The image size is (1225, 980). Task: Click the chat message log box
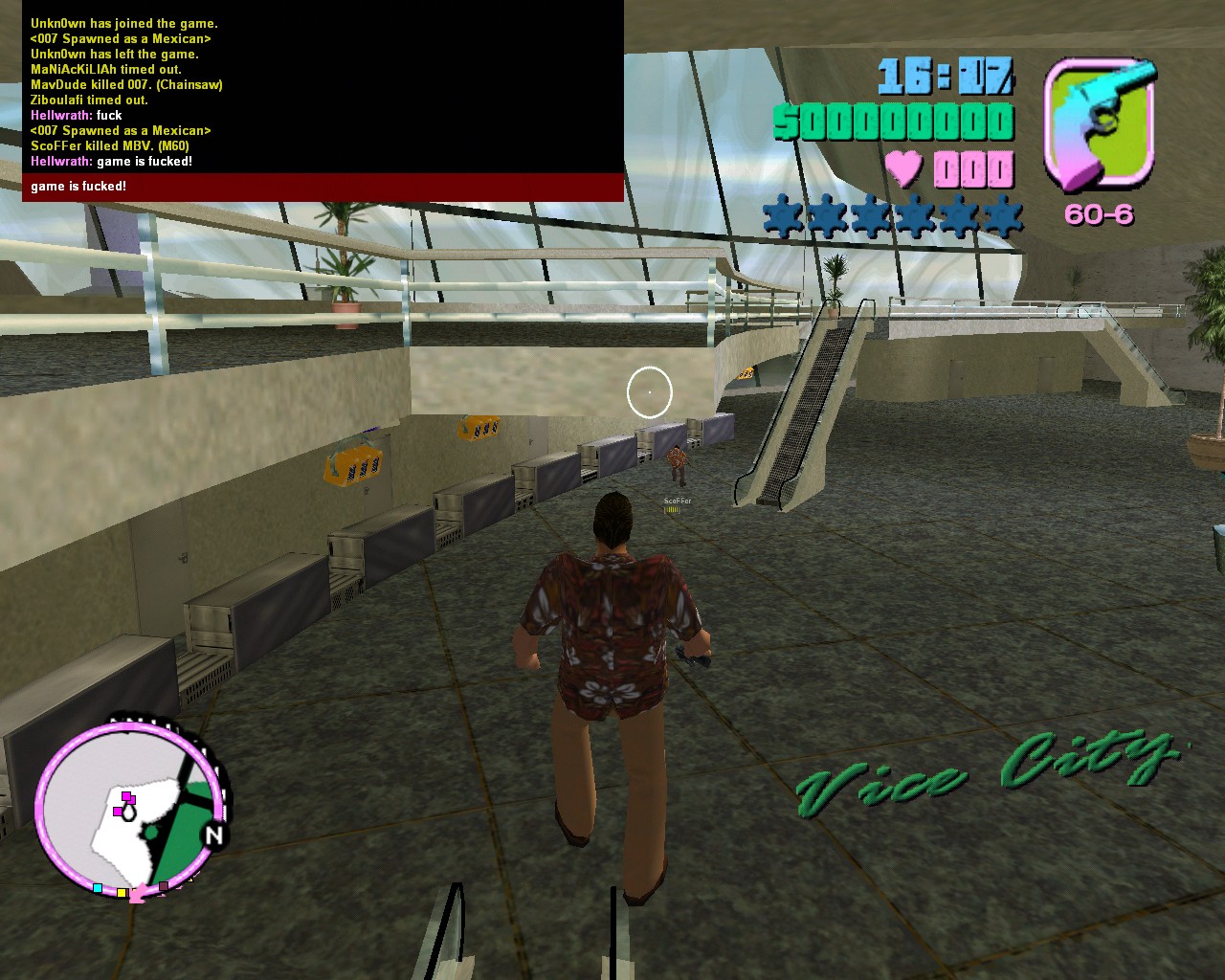(323, 92)
